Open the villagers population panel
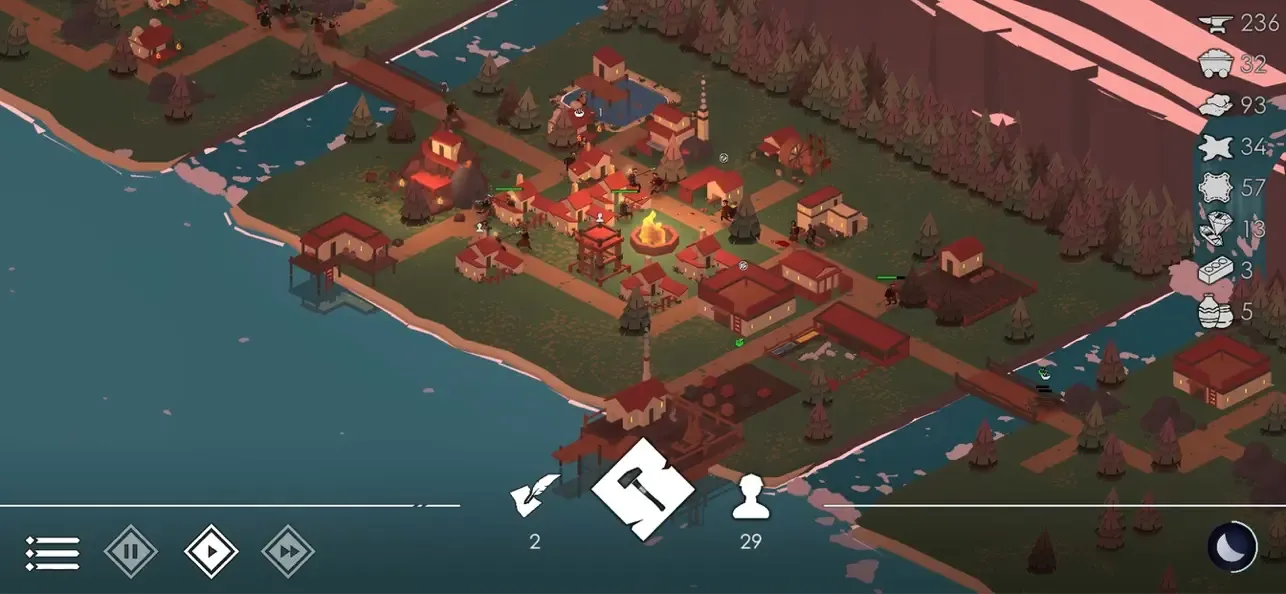Viewport: 1286px width, 594px height. pyautogui.click(x=750, y=498)
